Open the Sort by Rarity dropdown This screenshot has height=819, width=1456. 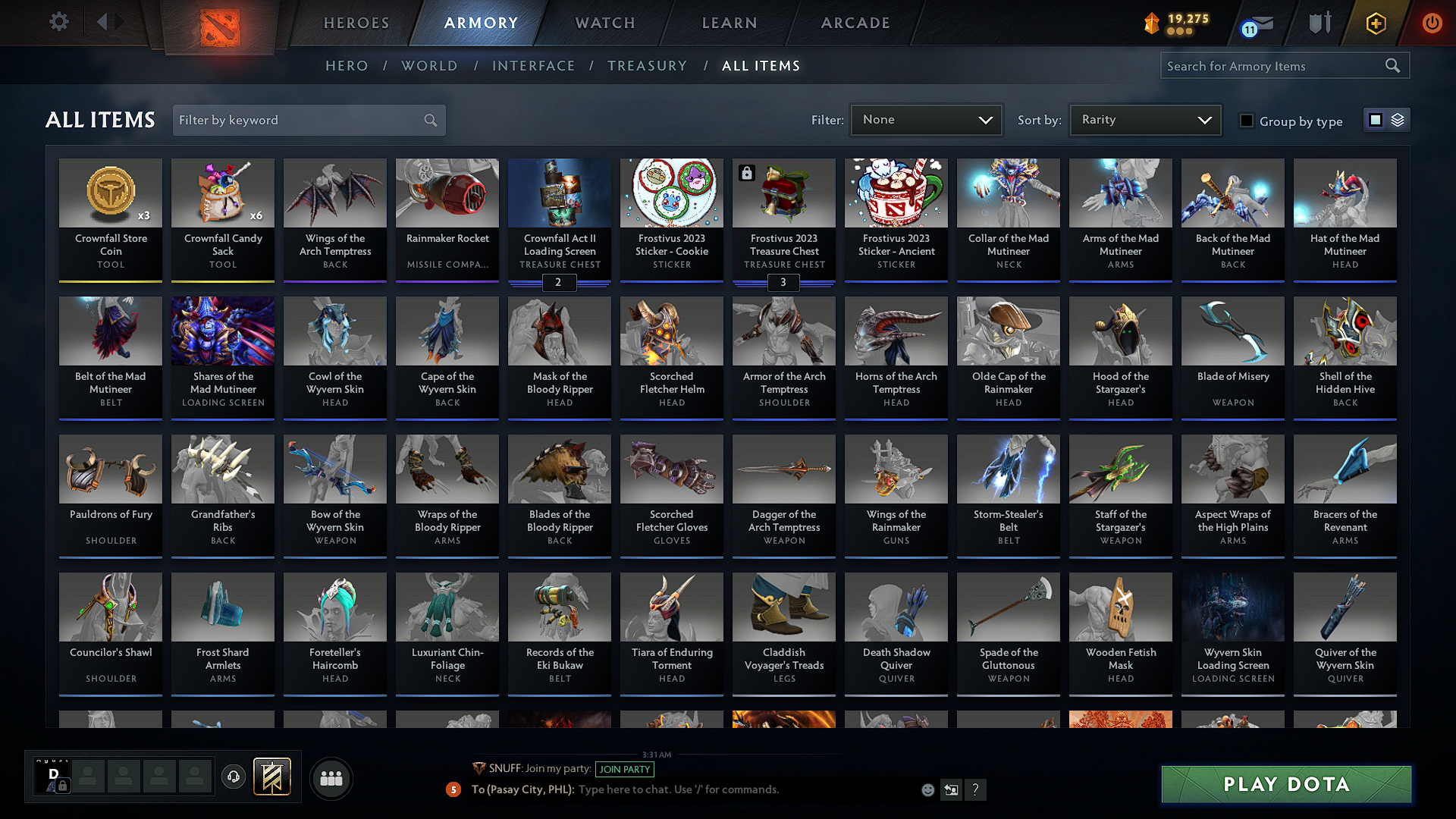tap(1144, 119)
